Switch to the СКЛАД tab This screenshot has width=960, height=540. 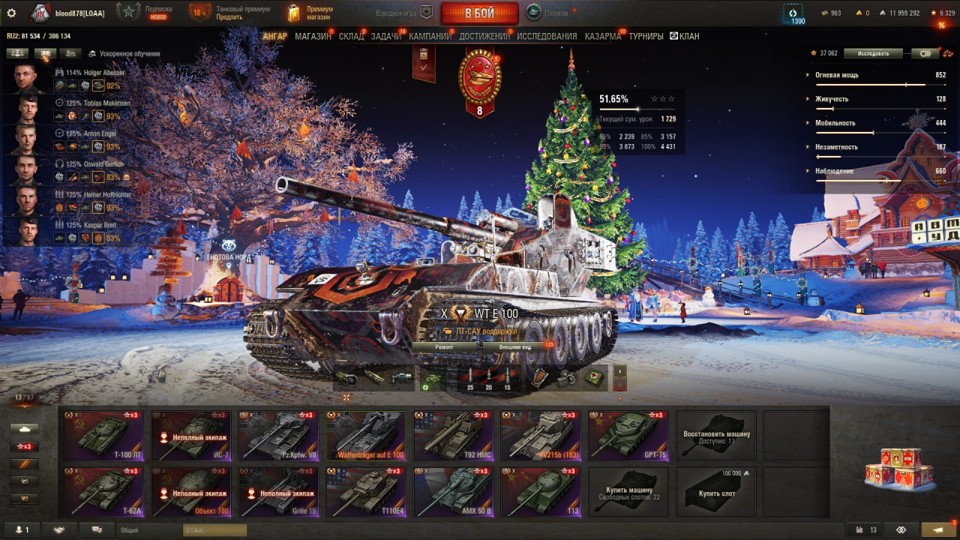[x=352, y=37]
